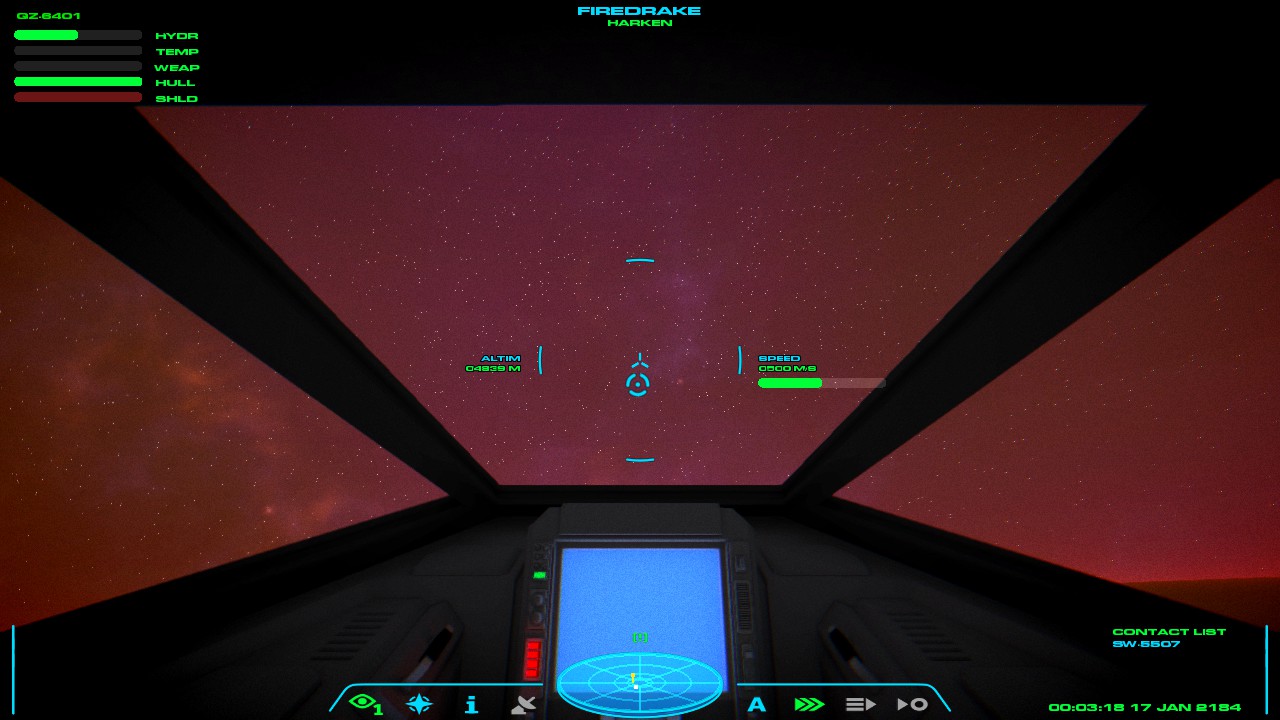Open the star-shaped navigation icon

[419, 704]
